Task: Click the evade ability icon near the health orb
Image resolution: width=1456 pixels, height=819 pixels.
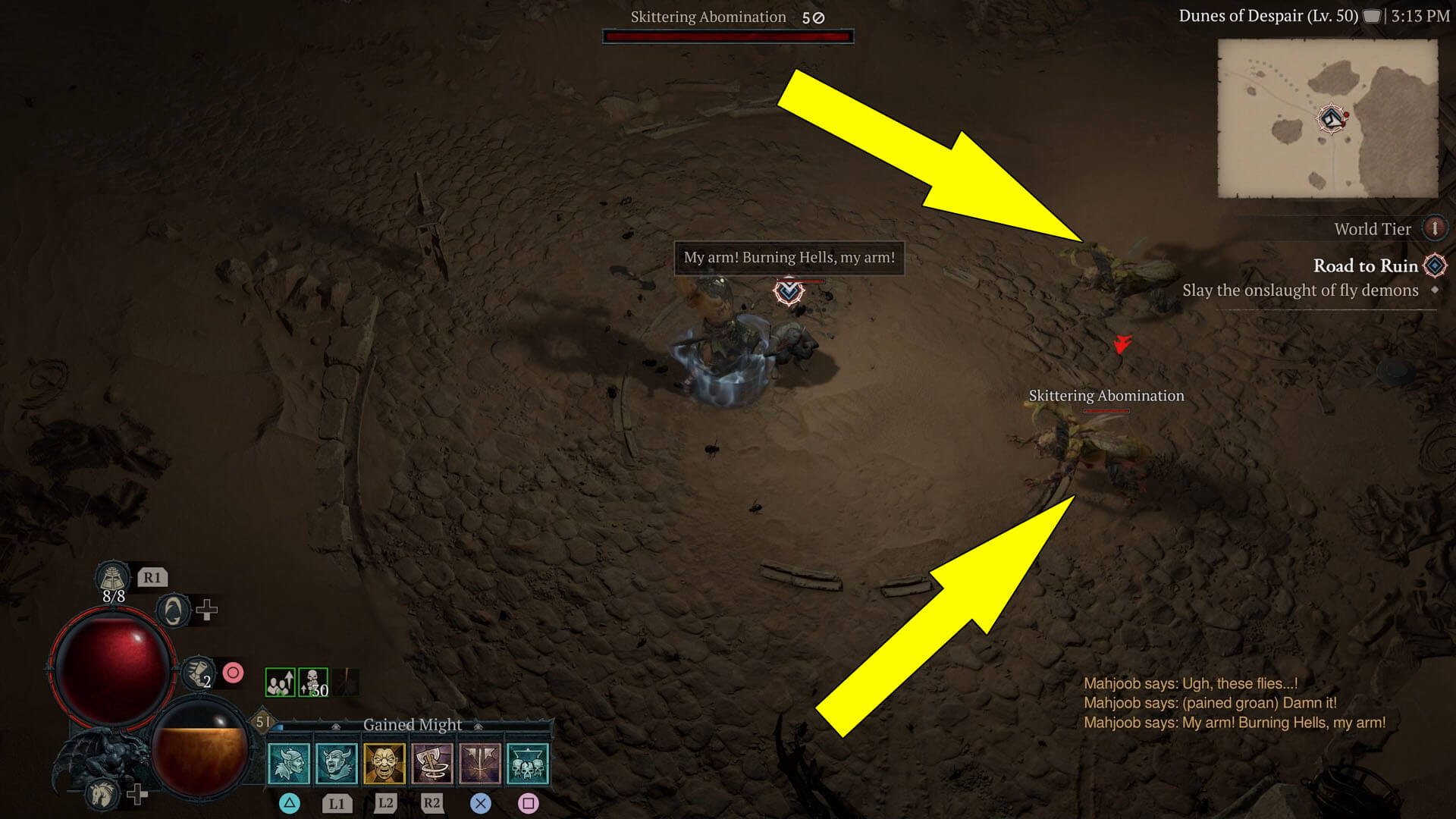Action: [173, 611]
